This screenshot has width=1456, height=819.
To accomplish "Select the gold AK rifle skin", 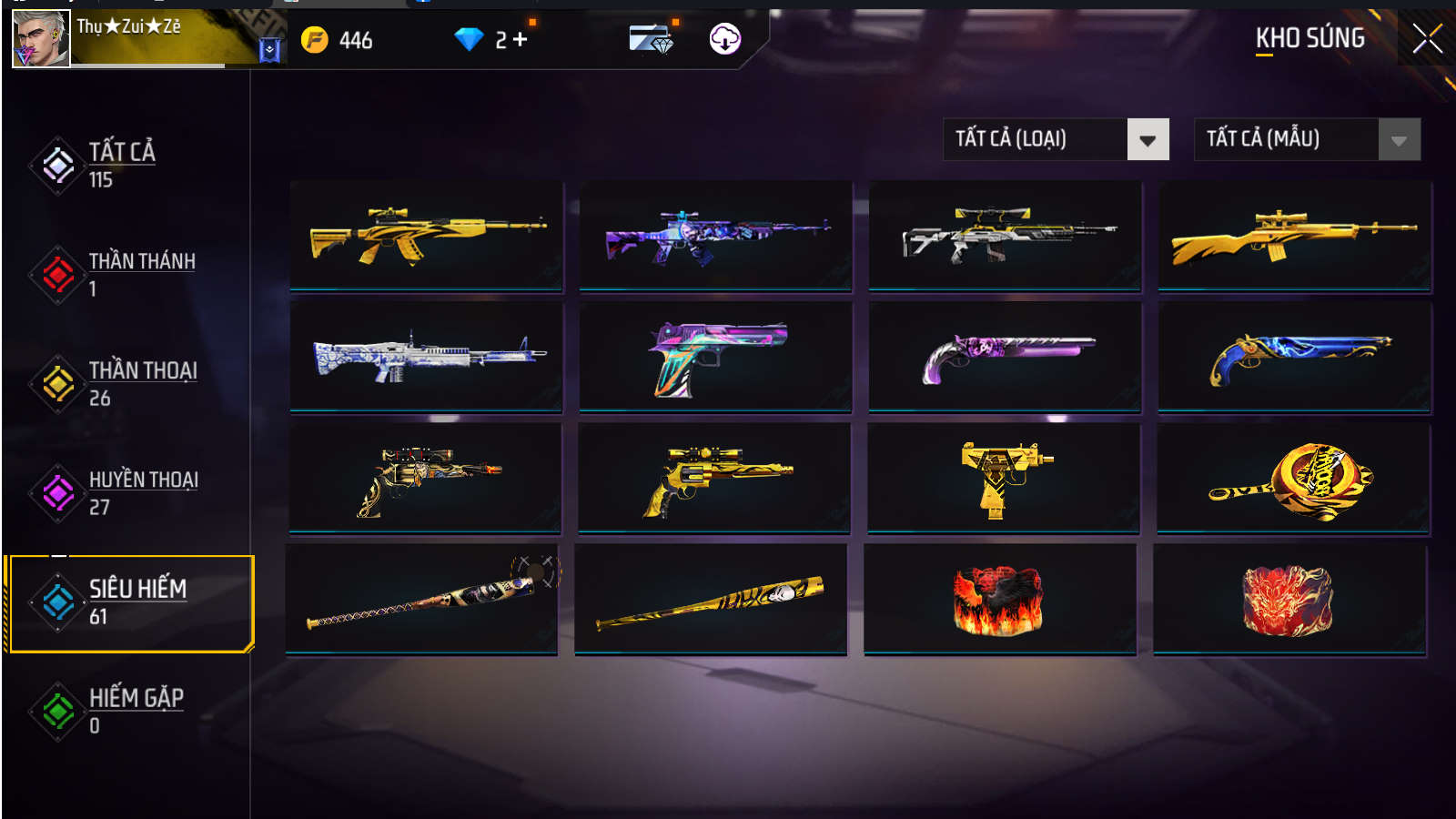I will [x=426, y=236].
